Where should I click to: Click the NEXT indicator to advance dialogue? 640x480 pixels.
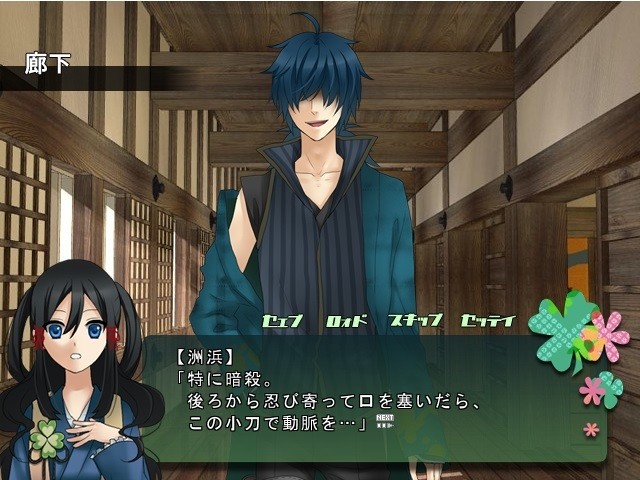(x=385, y=420)
